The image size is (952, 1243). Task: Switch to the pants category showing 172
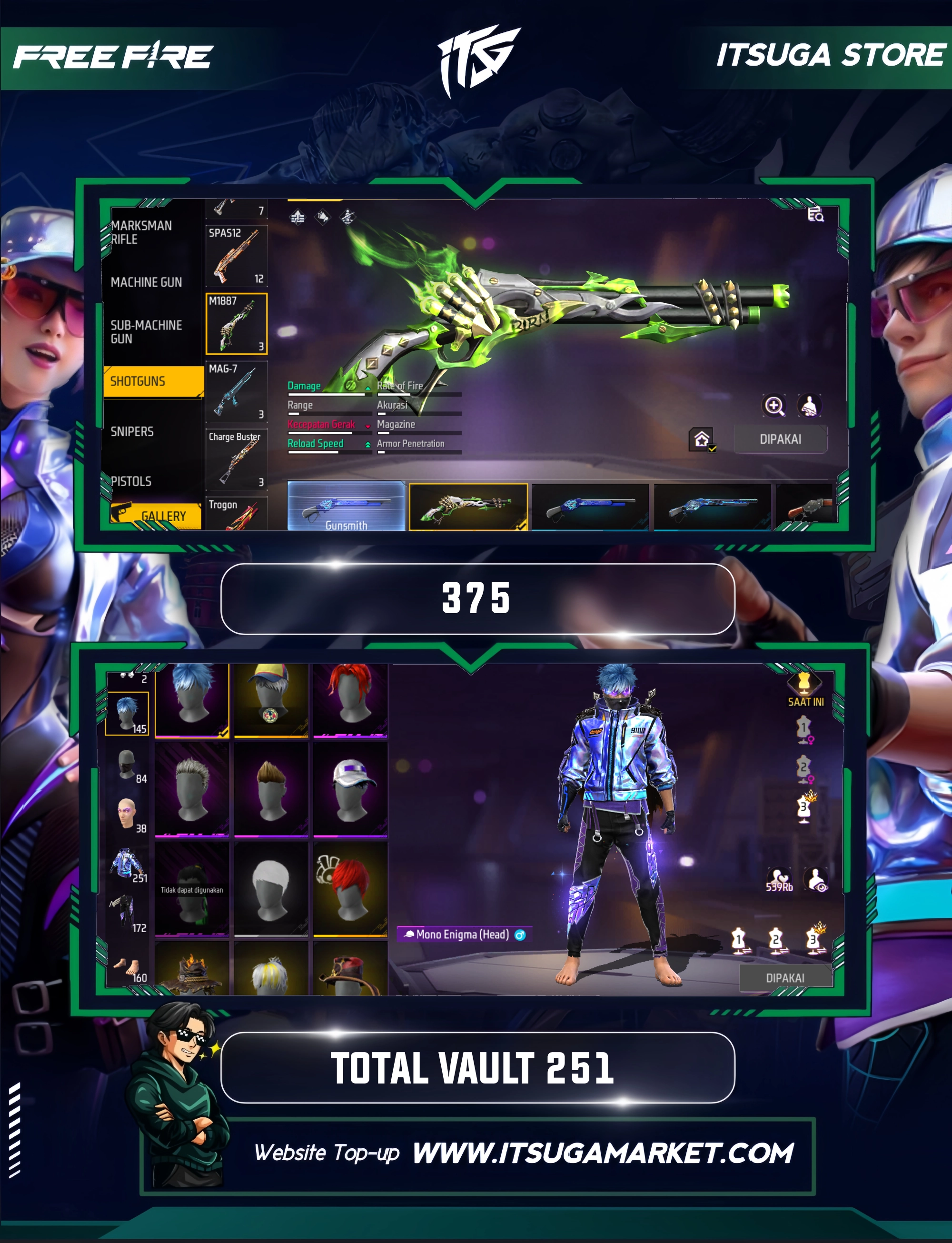pyautogui.click(x=127, y=913)
